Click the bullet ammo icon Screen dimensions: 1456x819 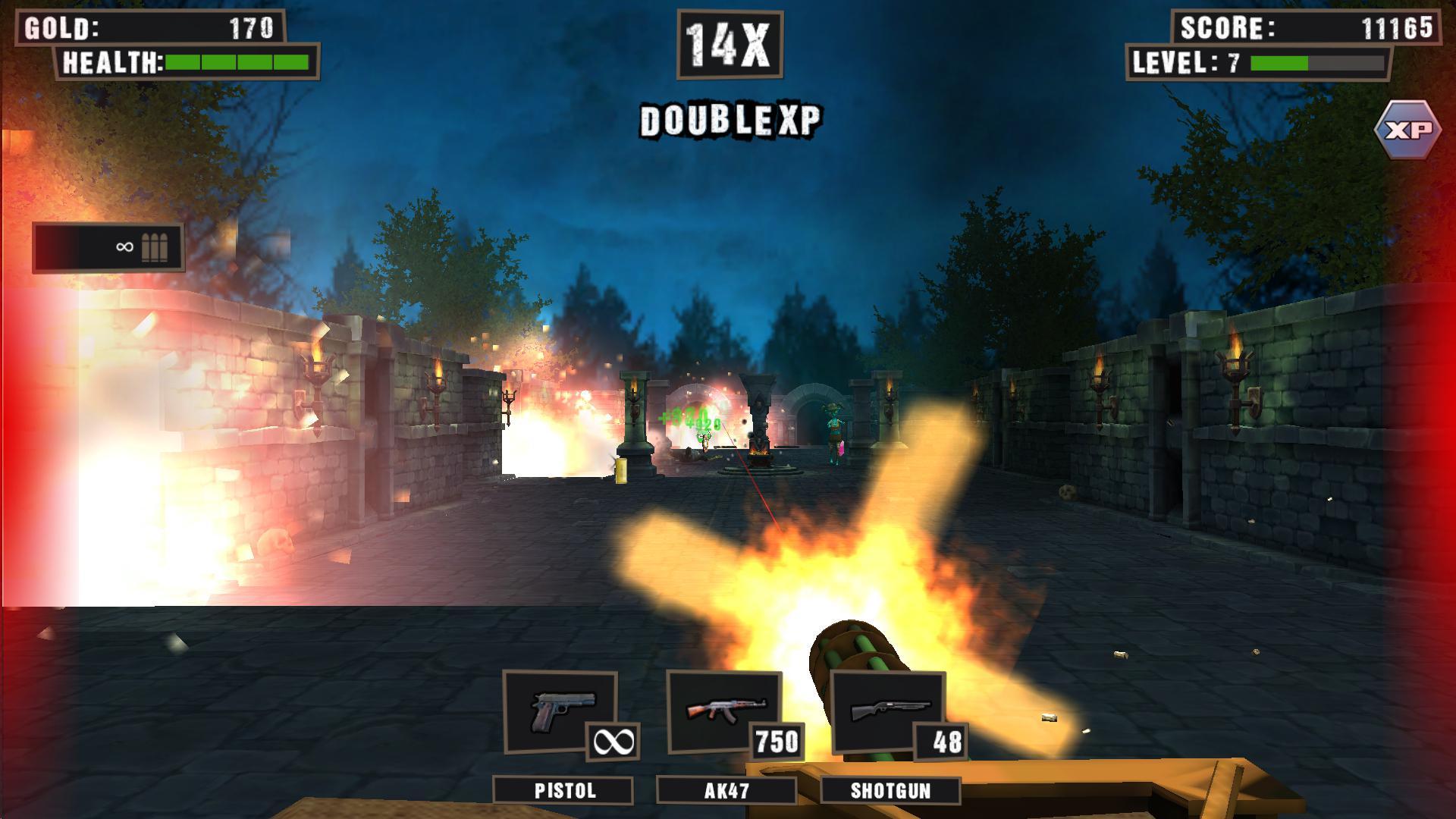coord(154,249)
